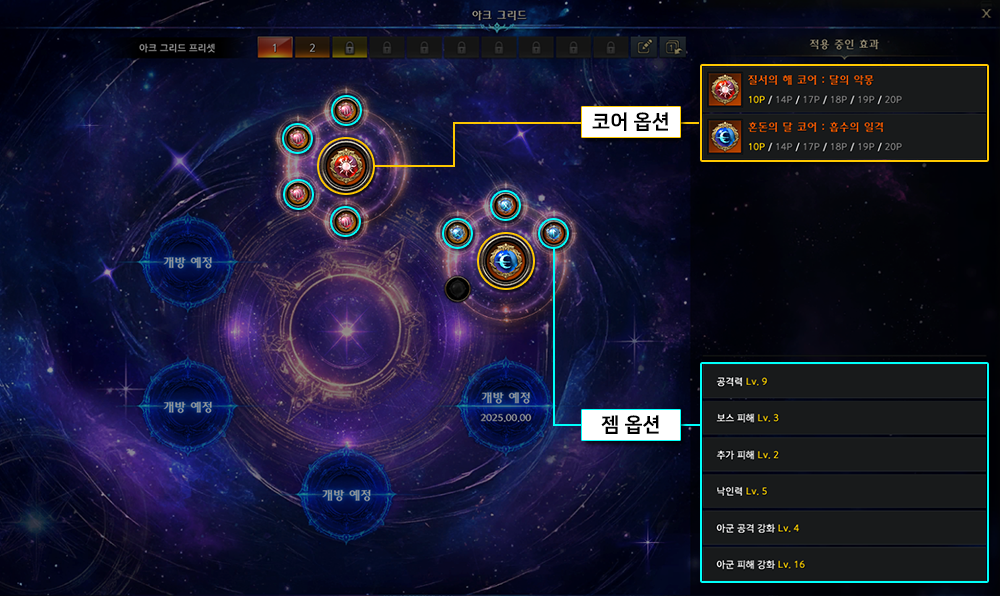
Task: Select the red sun core node
Action: pyautogui.click(x=346, y=166)
